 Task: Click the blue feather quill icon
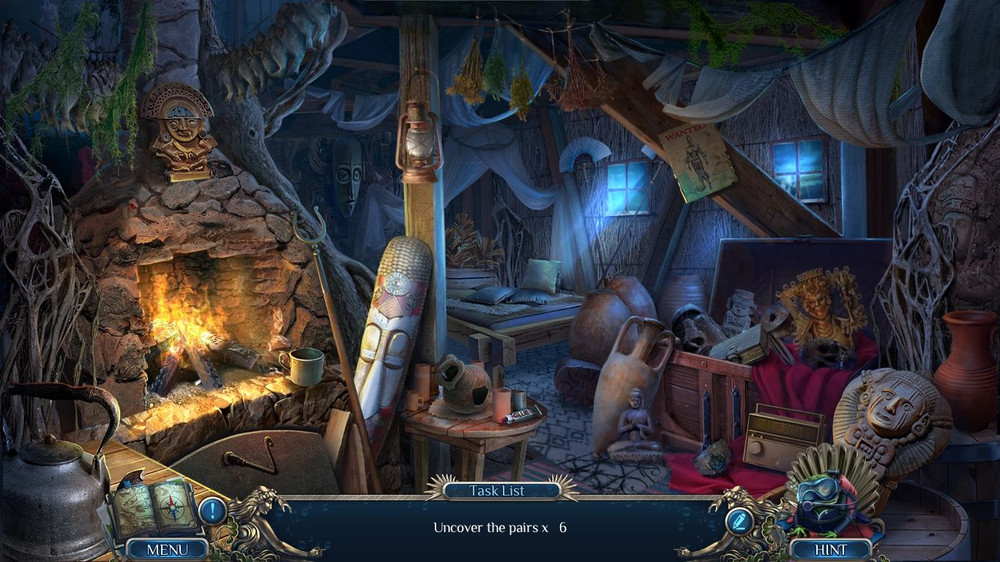pyautogui.click(x=740, y=520)
